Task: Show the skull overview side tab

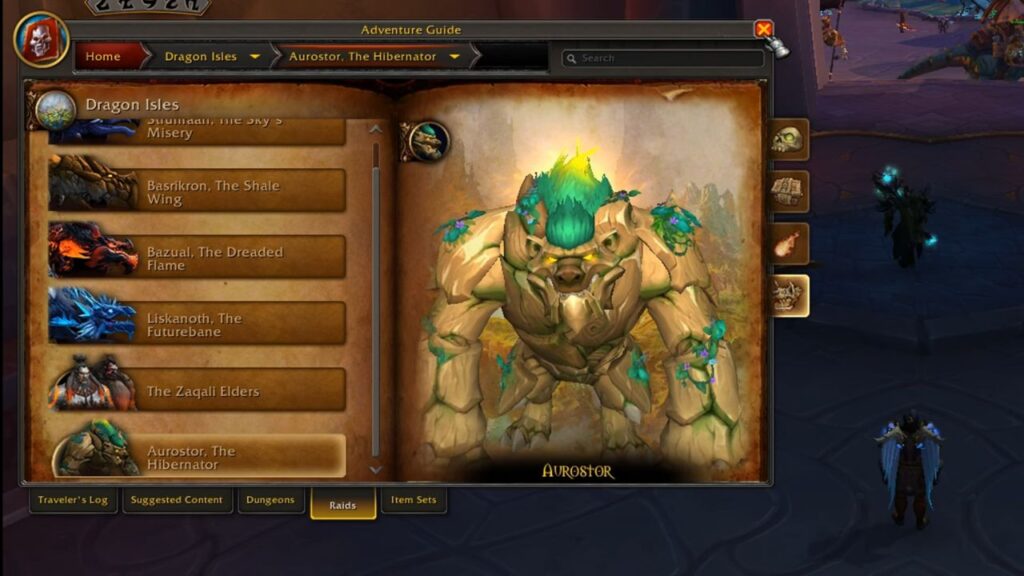Action: coord(788,139)
